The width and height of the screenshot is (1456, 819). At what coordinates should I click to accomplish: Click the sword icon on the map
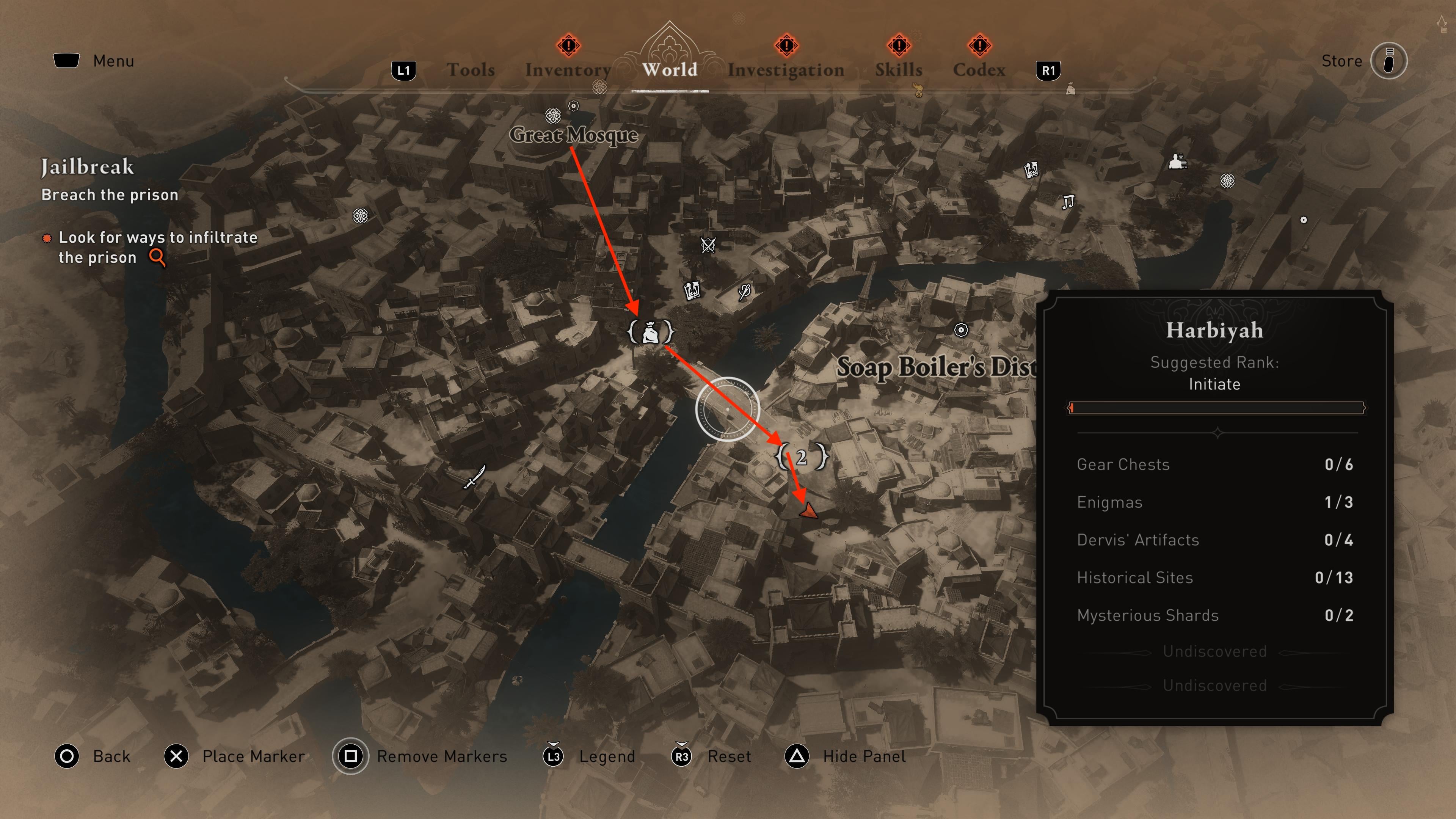pos(474,477)
